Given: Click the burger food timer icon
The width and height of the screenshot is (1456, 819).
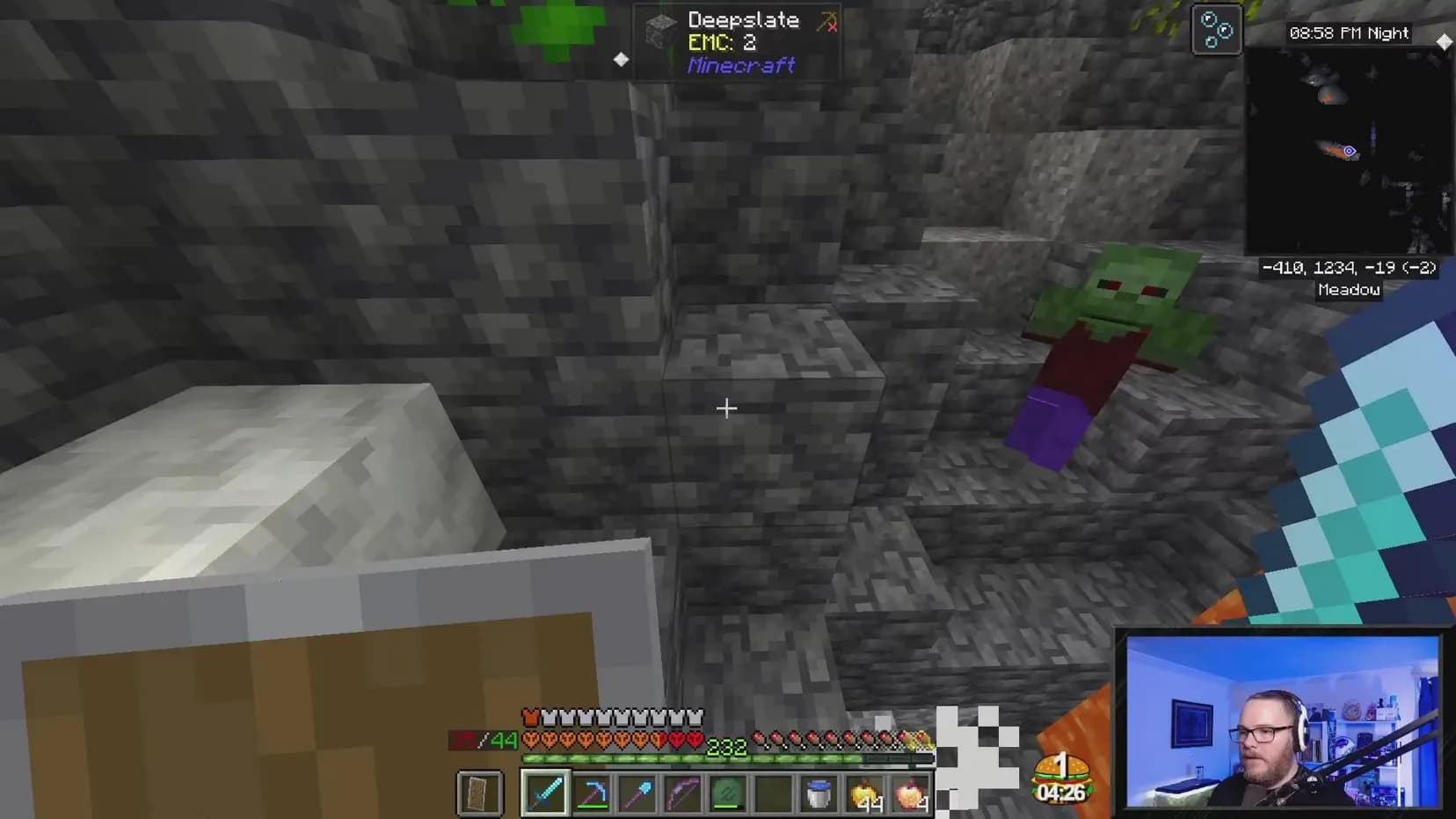Looking at the screenshot, I should (x=1061, y=779).
